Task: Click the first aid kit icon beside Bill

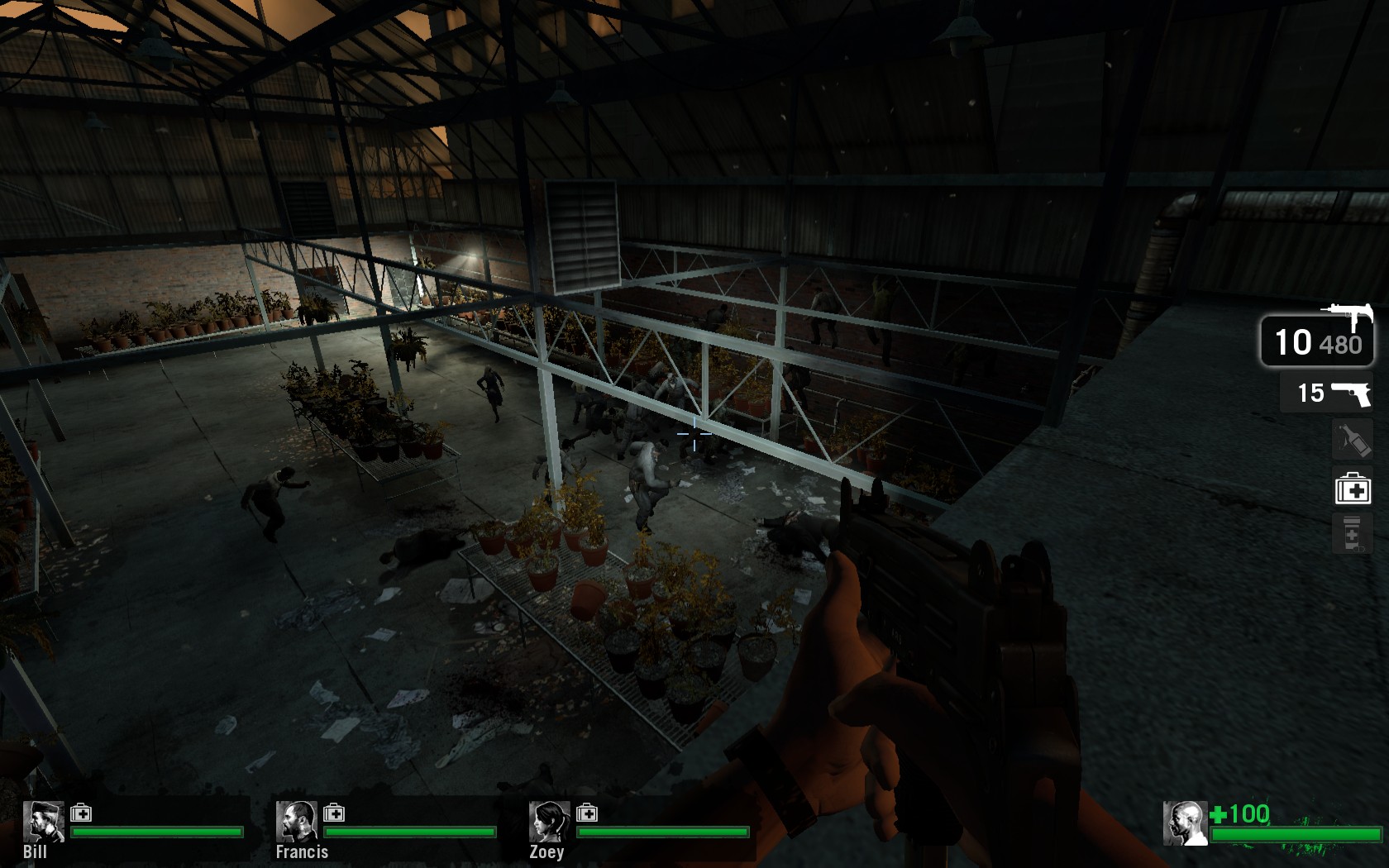Action: click(81, 813)
